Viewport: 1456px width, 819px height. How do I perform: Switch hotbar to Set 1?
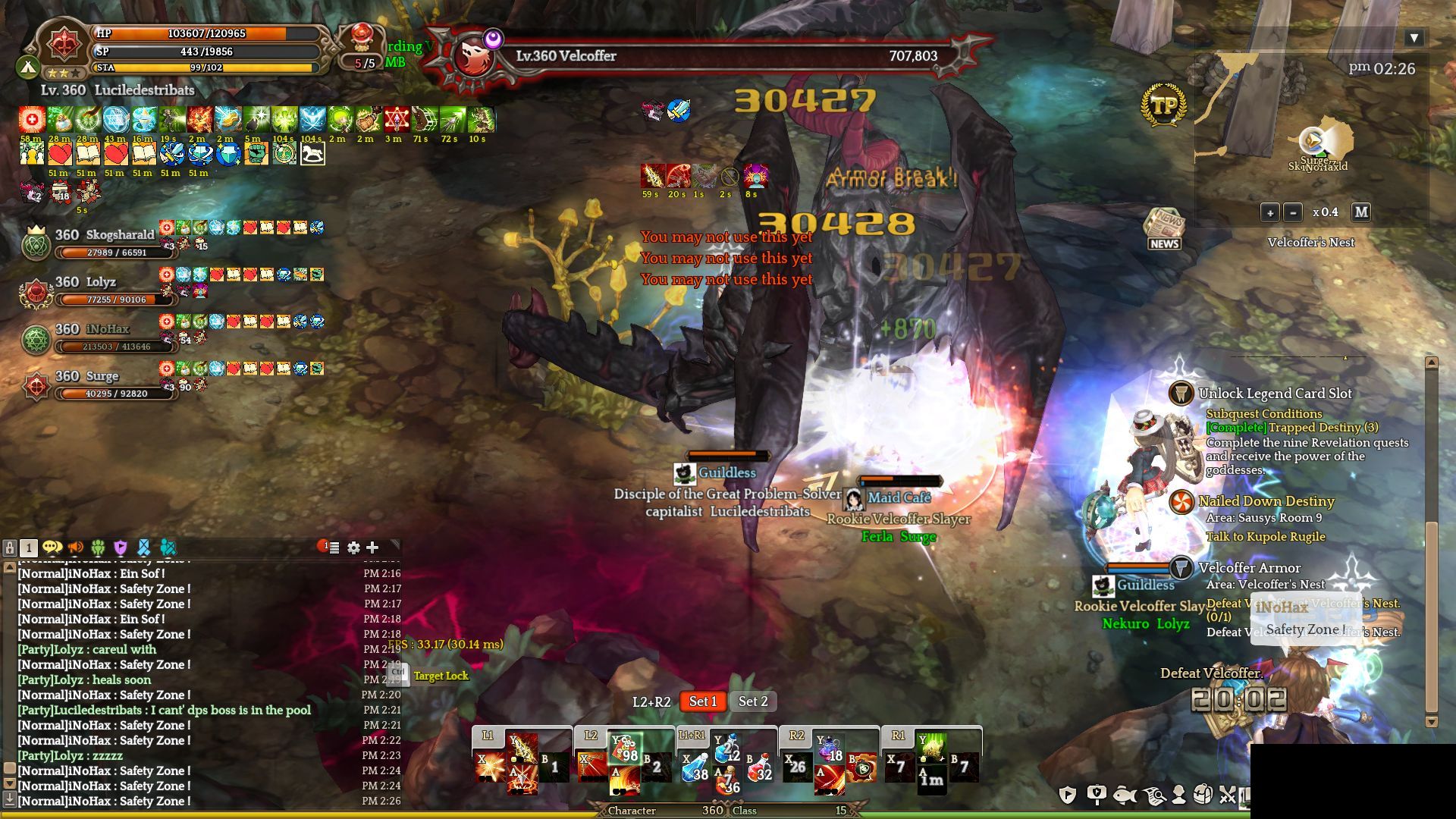(x=702, y=701)
